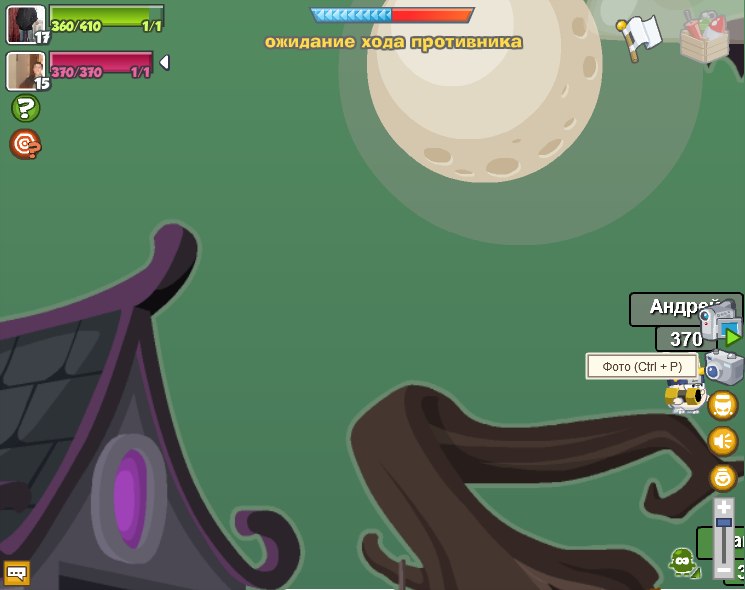Zoom out with the minus button
745x590 pixels.
pyautogui.click(x=724, y=571)
